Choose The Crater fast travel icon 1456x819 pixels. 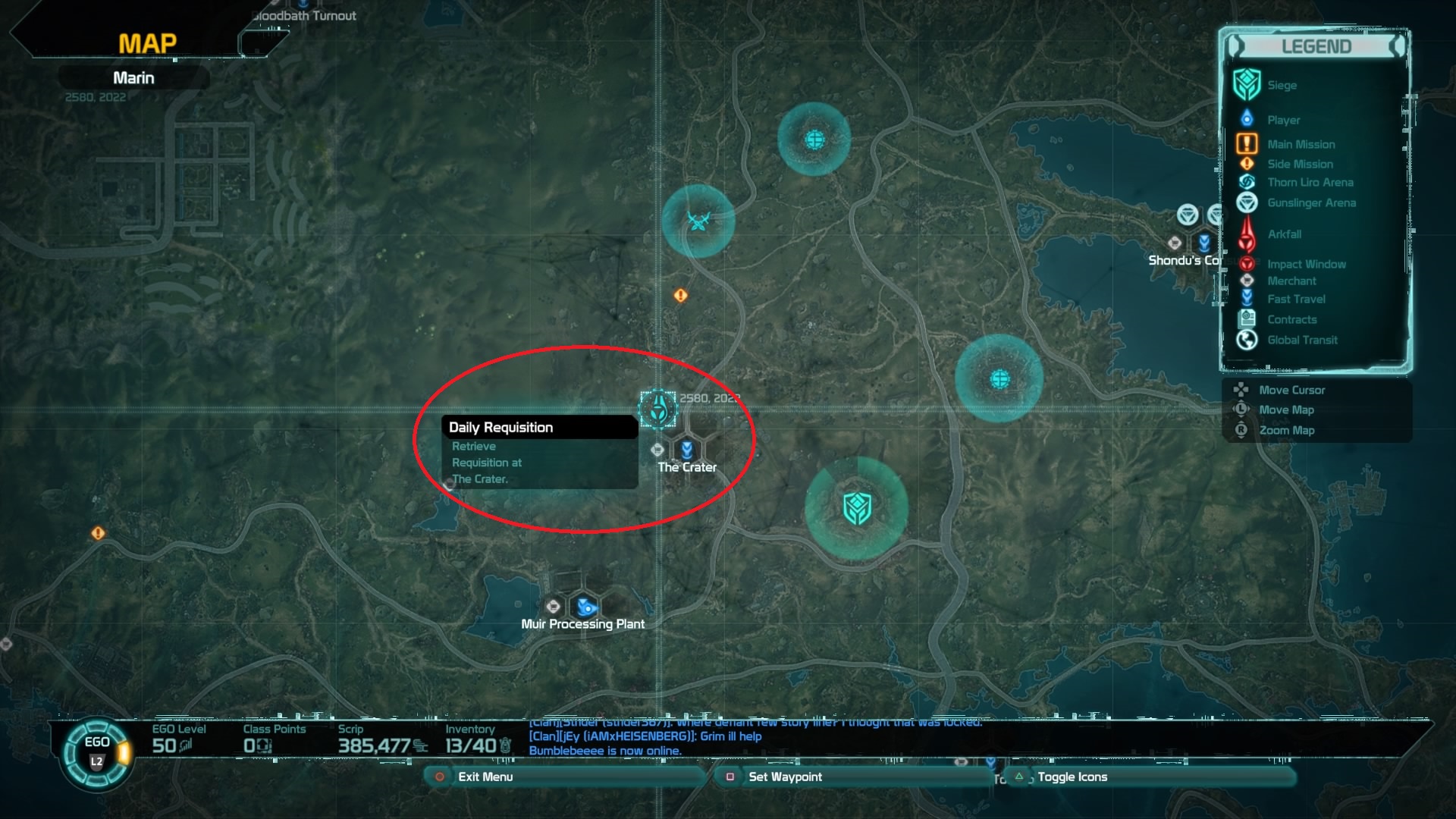click(x=687, y=450)
